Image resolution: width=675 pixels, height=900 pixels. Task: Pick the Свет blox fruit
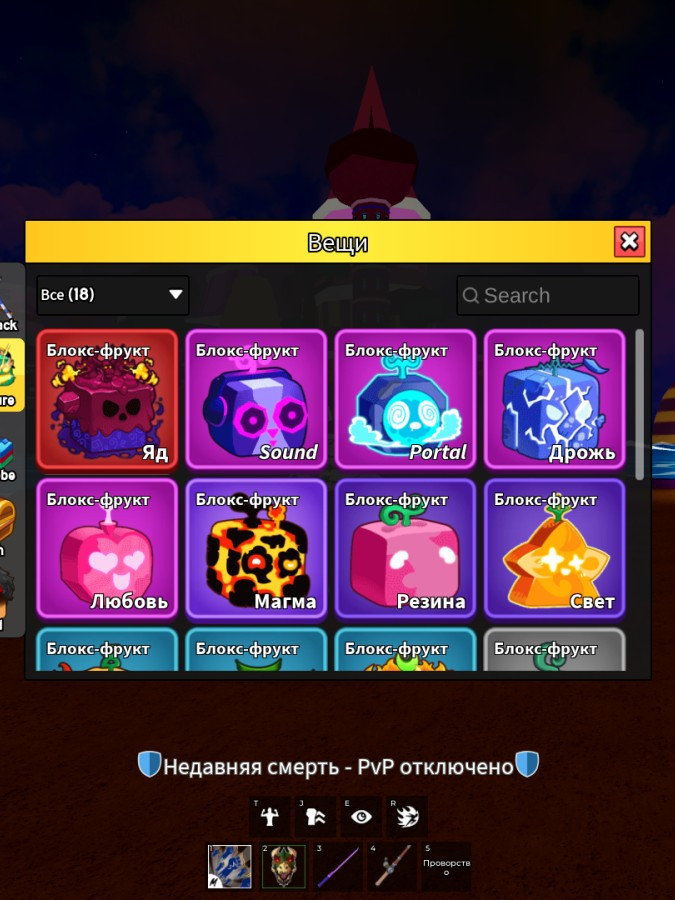click(x=555, y=549)
